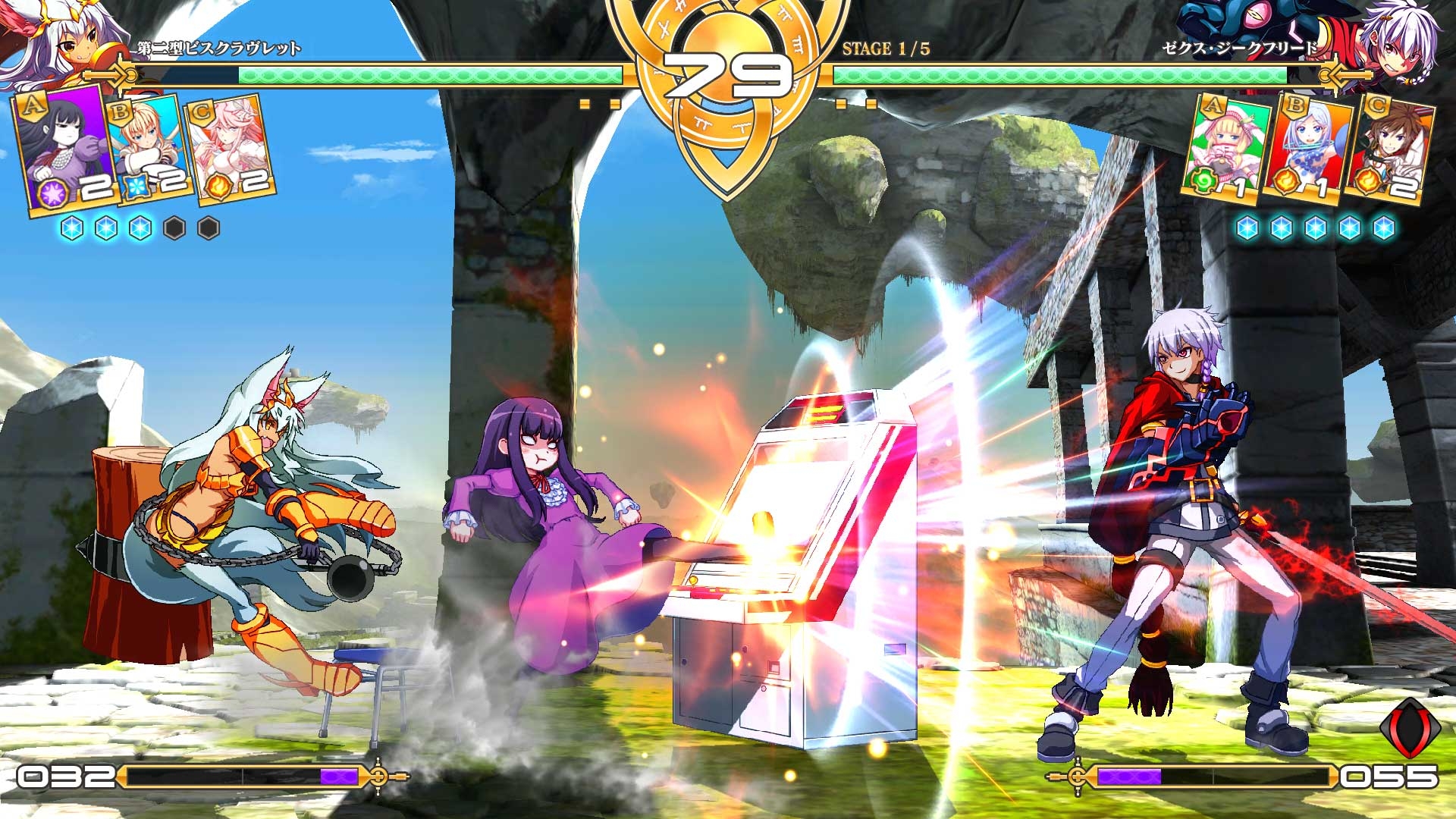The image size is (1456, 819).
Task: Select the STAGE 1/5 label
Action: point(886,49)
